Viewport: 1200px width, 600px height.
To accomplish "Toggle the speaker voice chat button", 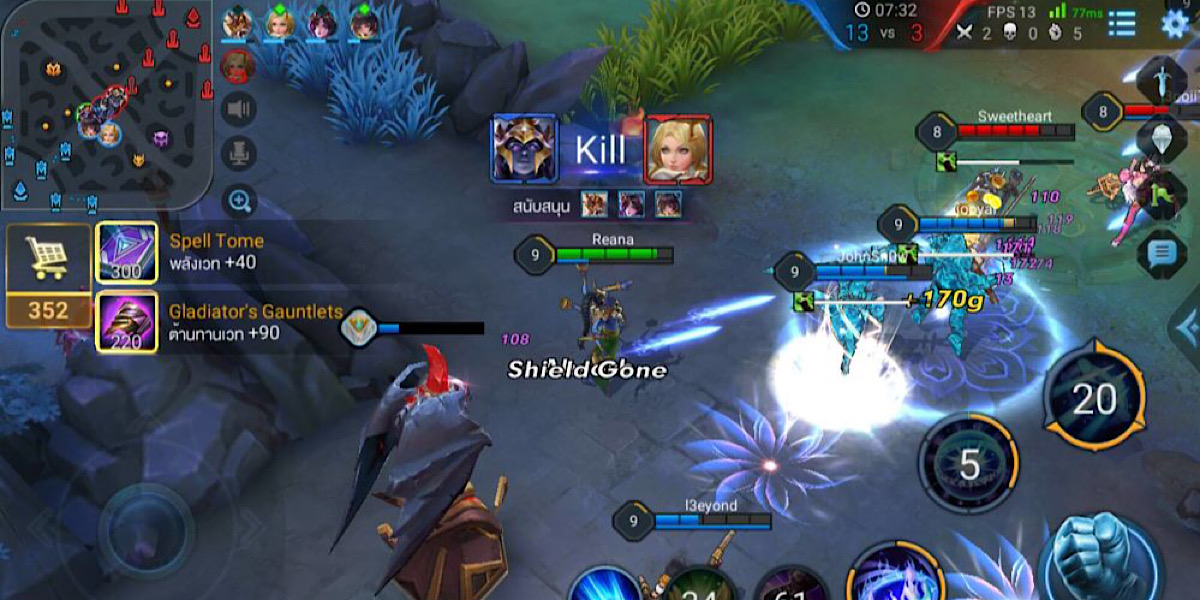I will 239,109.
